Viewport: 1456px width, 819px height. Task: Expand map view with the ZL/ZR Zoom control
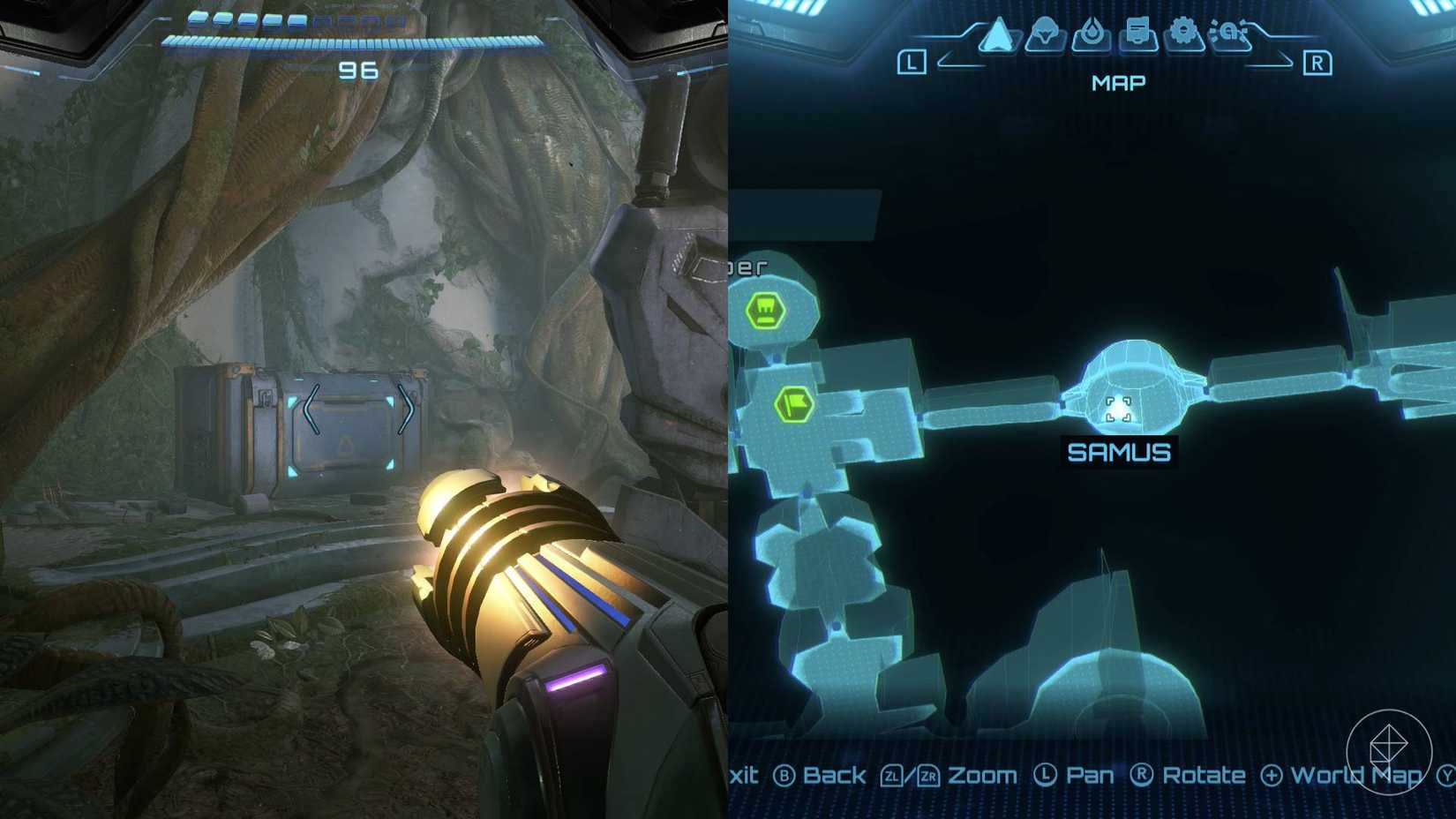coord(936,775)
